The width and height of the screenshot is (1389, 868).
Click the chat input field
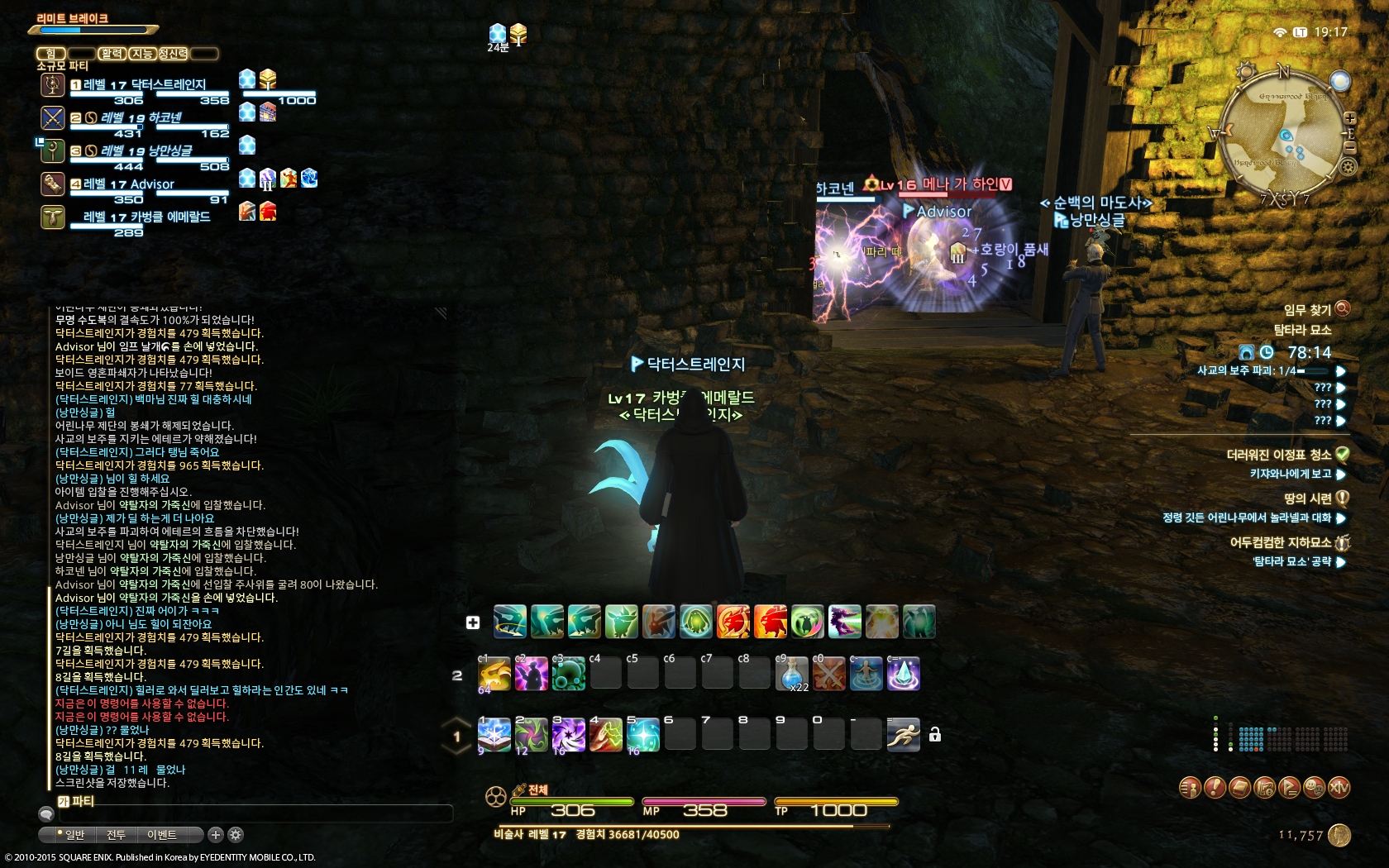coord(256,814)
